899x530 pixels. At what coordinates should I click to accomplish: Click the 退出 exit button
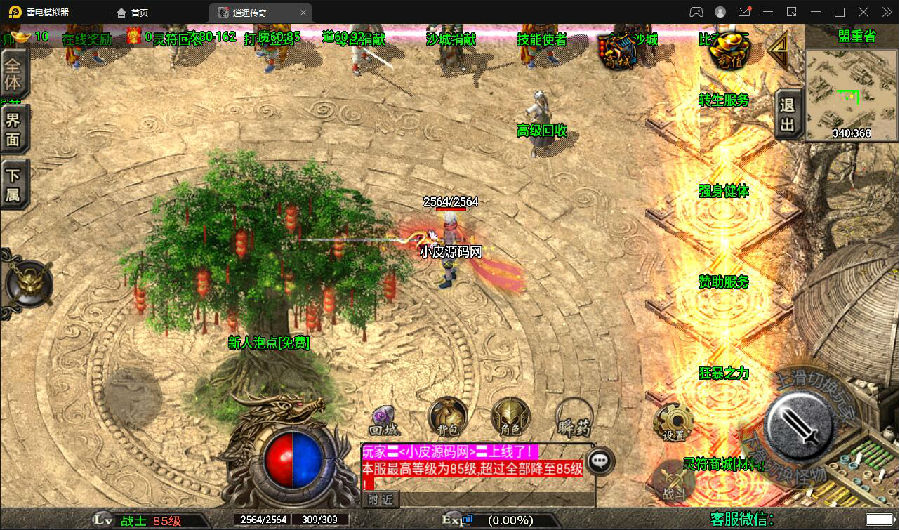(x=787, y=115)
